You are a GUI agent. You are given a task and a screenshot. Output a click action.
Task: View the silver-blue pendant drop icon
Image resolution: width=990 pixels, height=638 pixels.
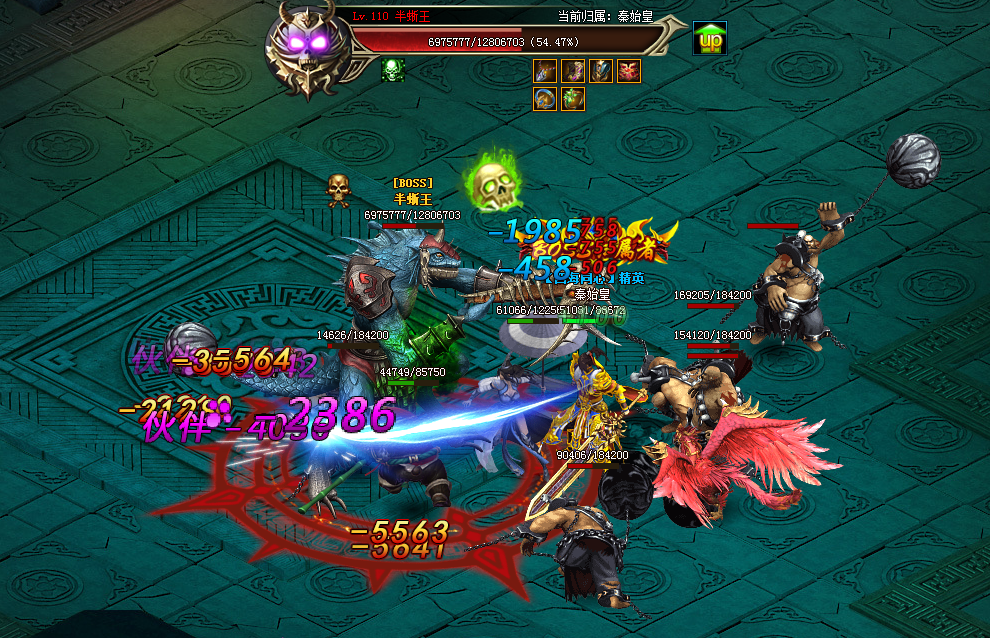coord(545,71)
